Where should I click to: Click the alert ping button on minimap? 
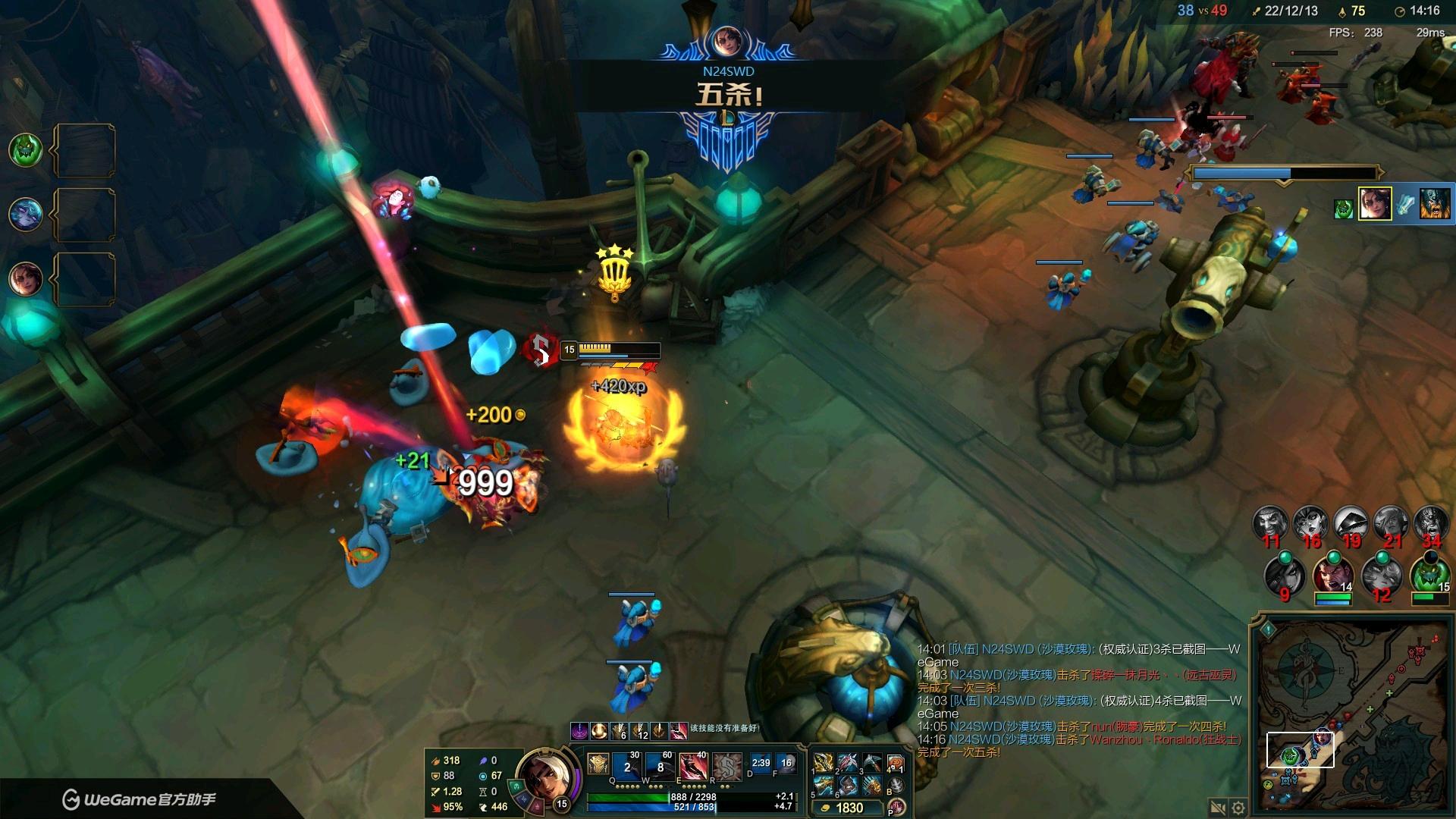[x=1267, y=629]
